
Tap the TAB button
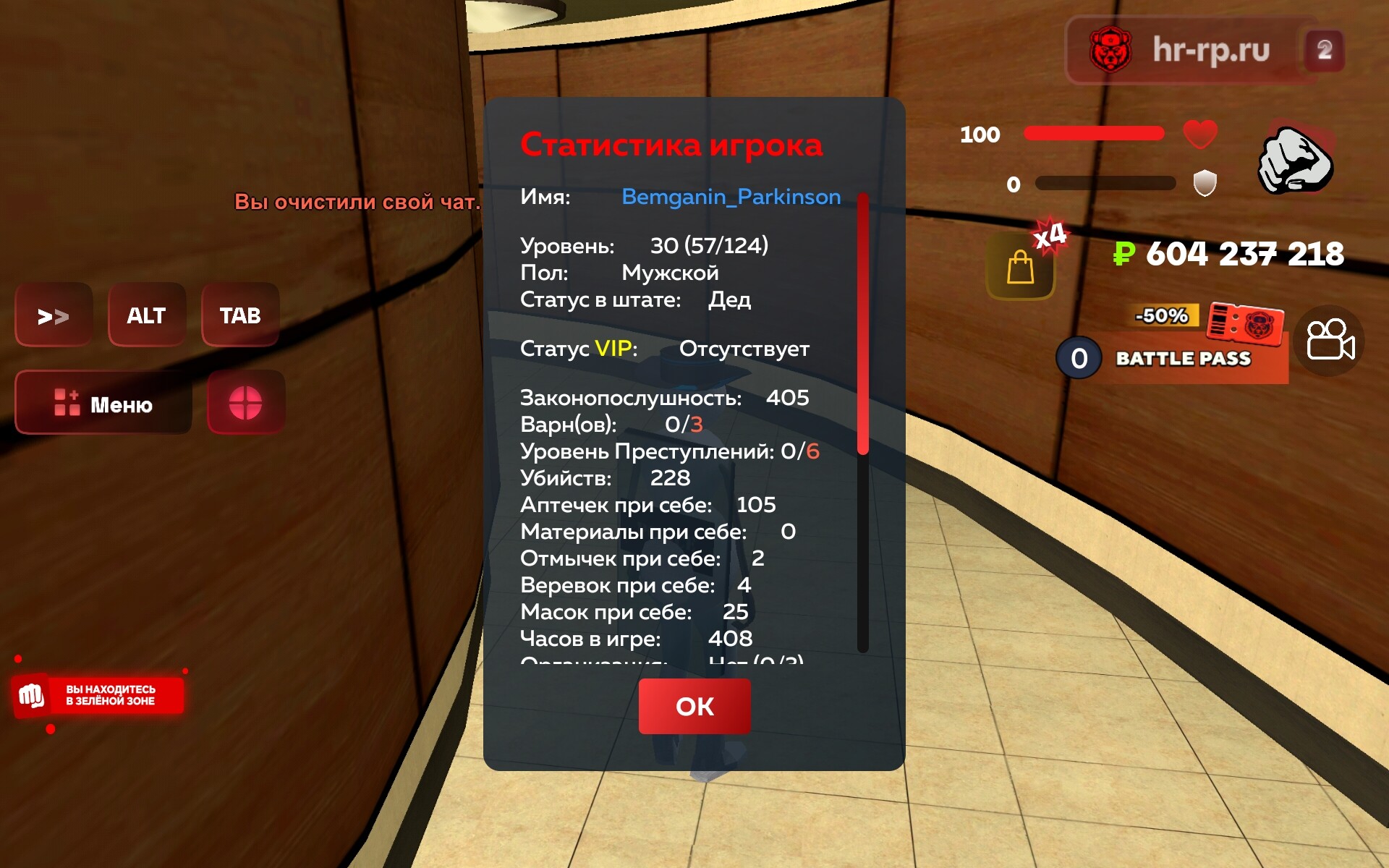coord(240,315)
